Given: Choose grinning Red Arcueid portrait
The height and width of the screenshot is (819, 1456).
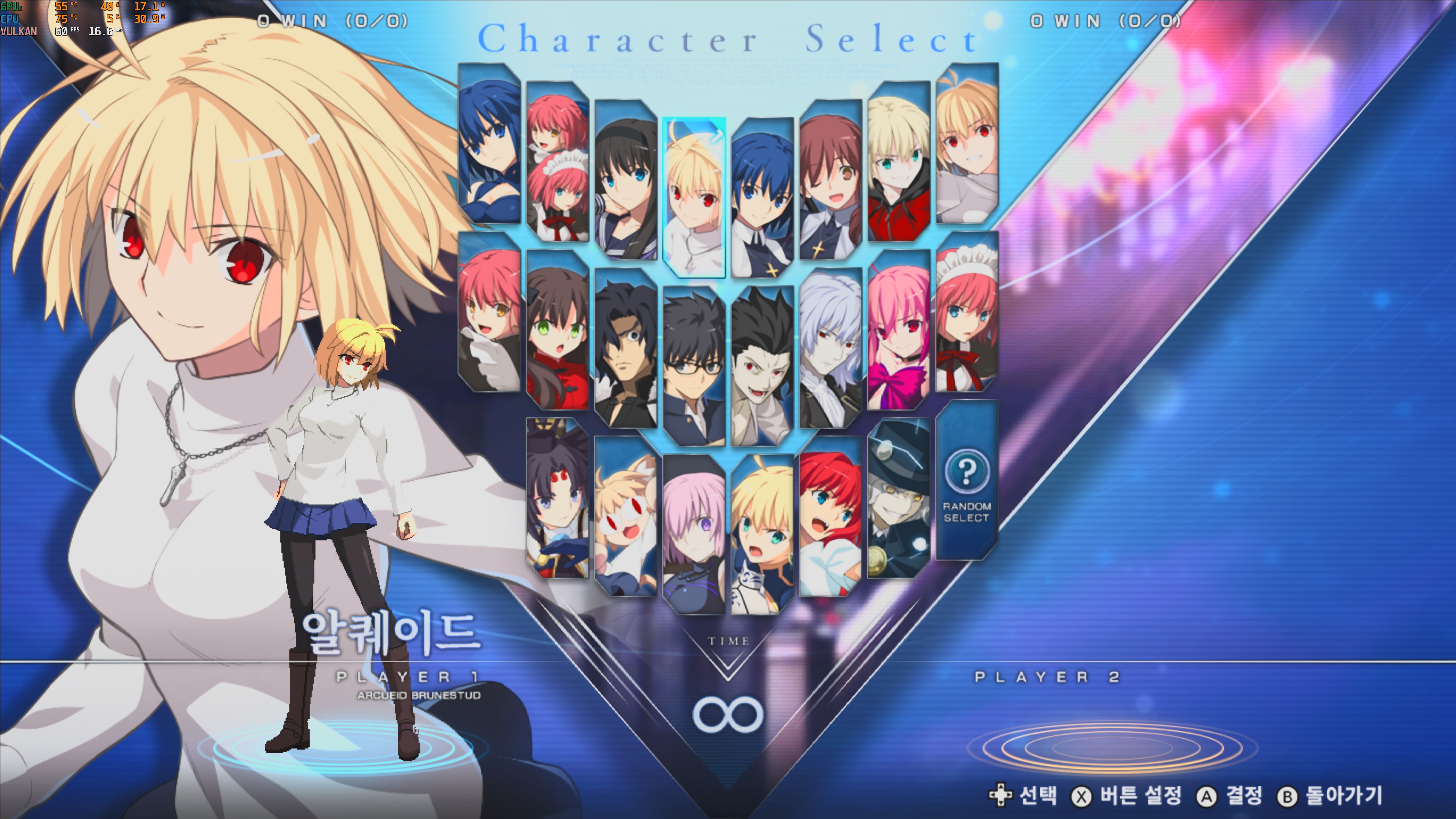Looking at the screenshot, I should (x=966, y=144).
